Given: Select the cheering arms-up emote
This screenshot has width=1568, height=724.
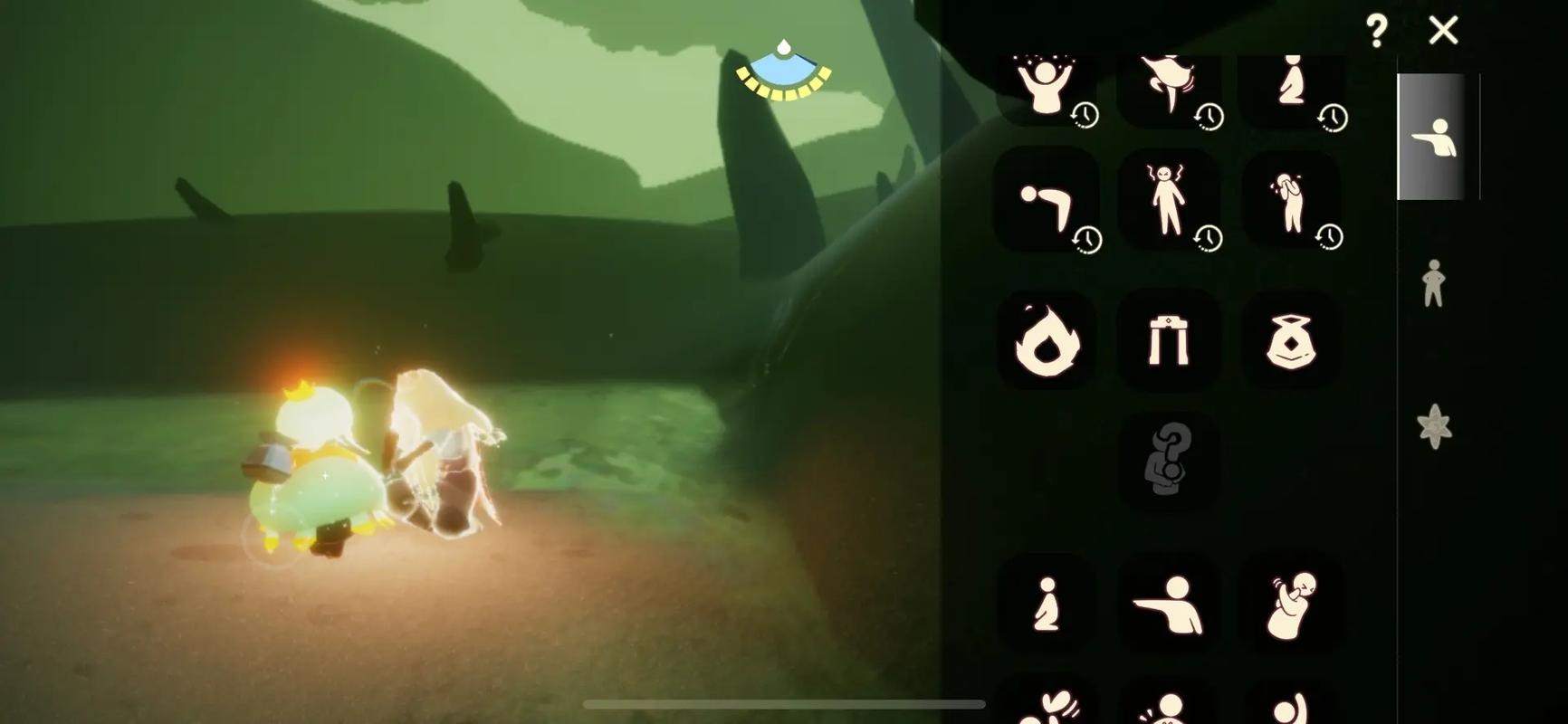Looking at the screenshot, I should coord(1047,88).
